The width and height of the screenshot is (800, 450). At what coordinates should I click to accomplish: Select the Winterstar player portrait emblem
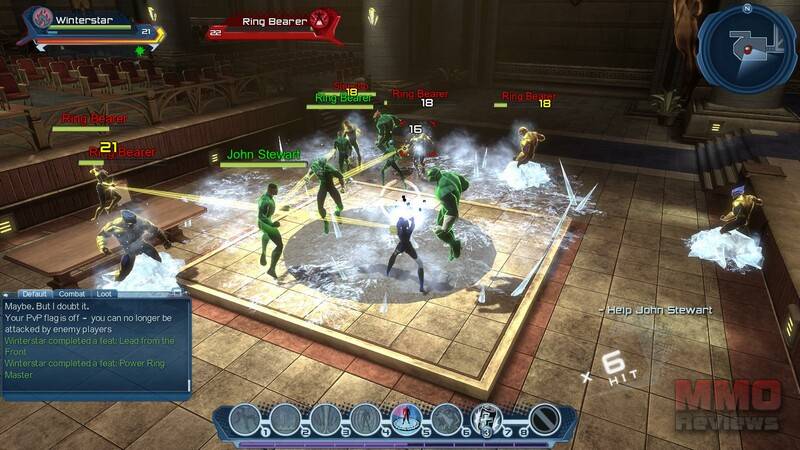(42, 18)
